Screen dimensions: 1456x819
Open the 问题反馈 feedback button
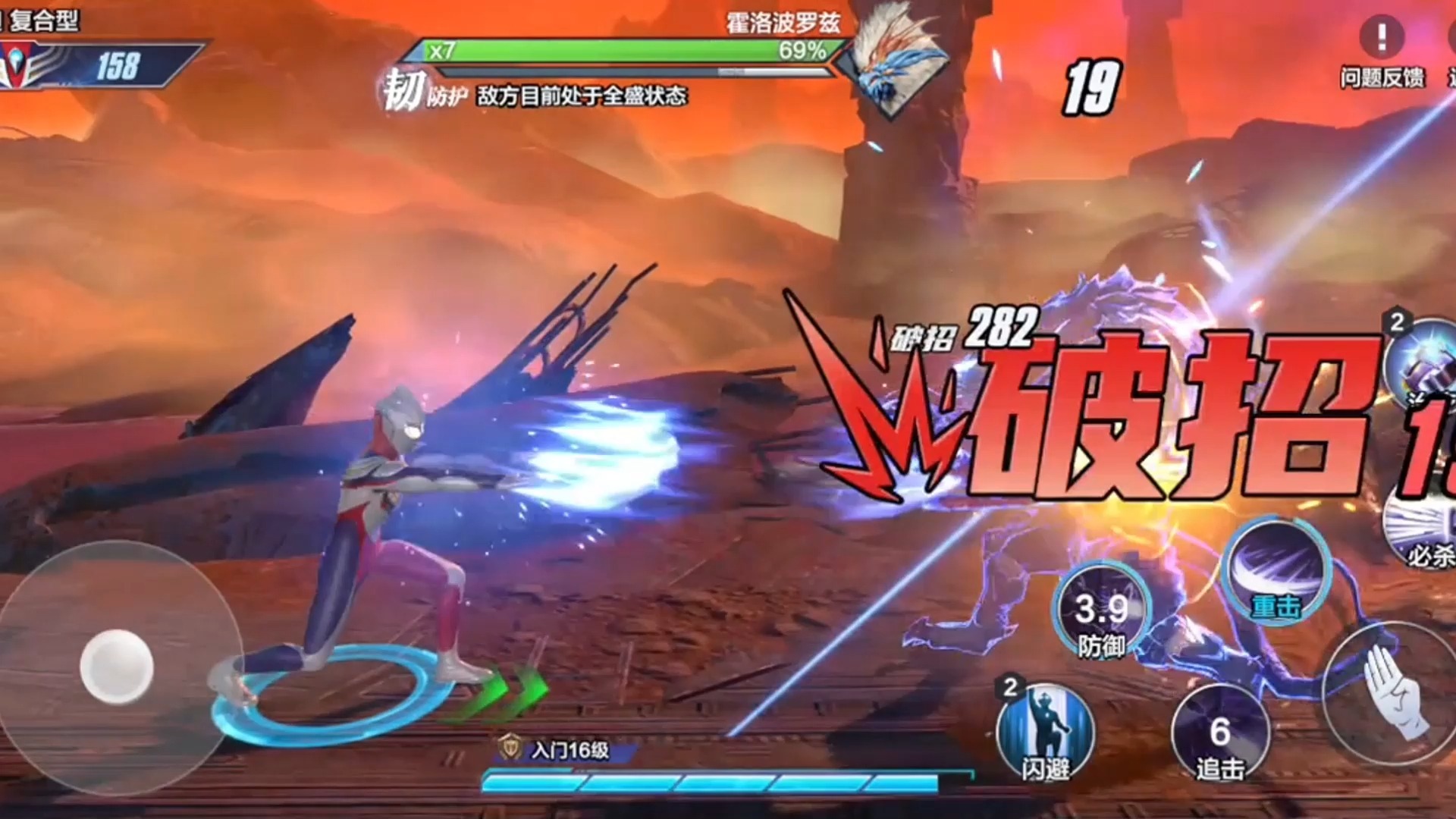[x=1382, y=52]
